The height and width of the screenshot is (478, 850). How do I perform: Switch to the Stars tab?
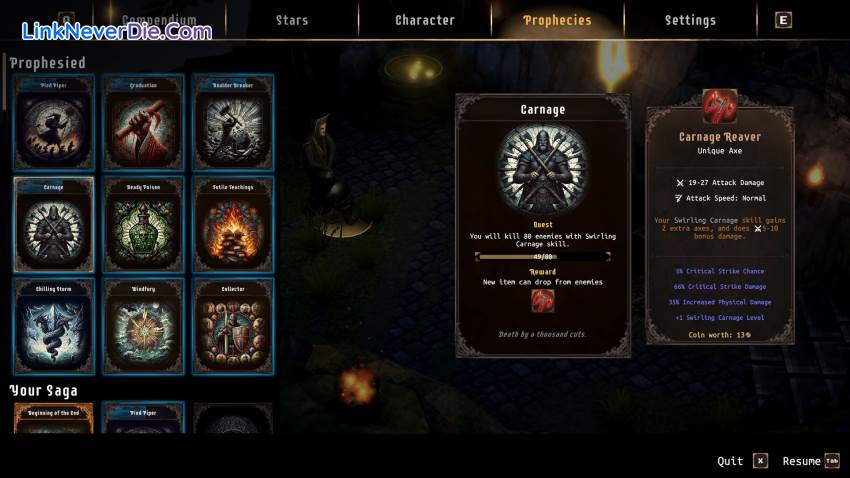pyautogui.click(x=292, y=20)
